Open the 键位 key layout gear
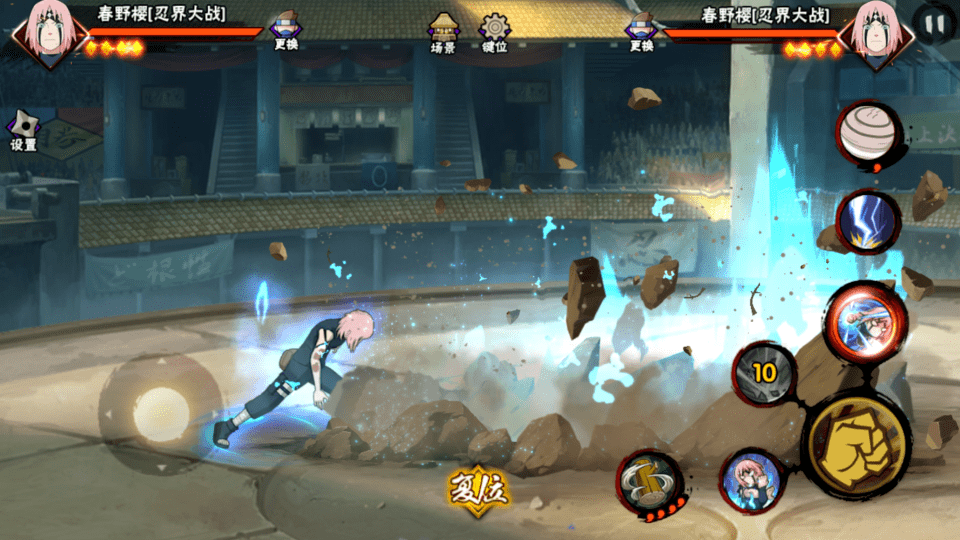Image resolution: width=960 pixels, height=540 pixels. (494, 32)
